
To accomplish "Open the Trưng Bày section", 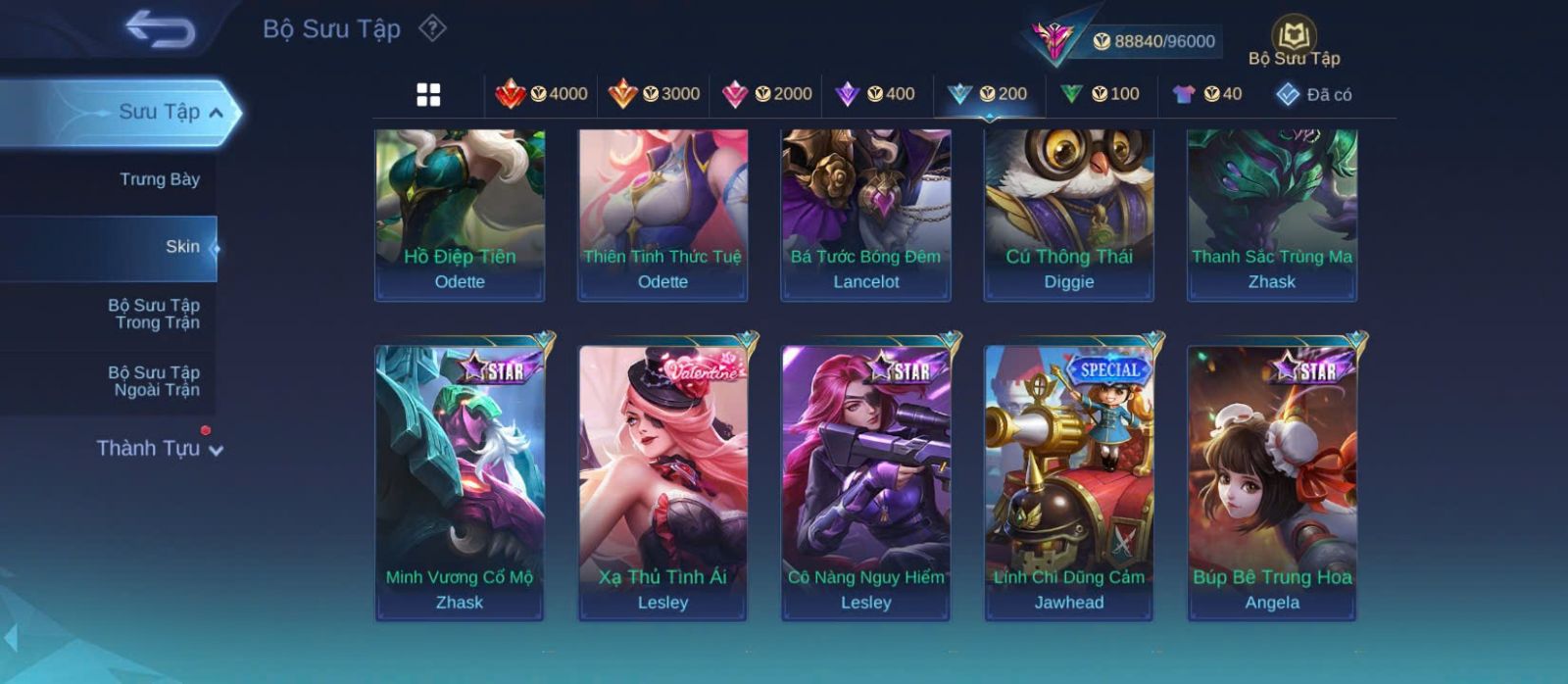I will point(159,179).
